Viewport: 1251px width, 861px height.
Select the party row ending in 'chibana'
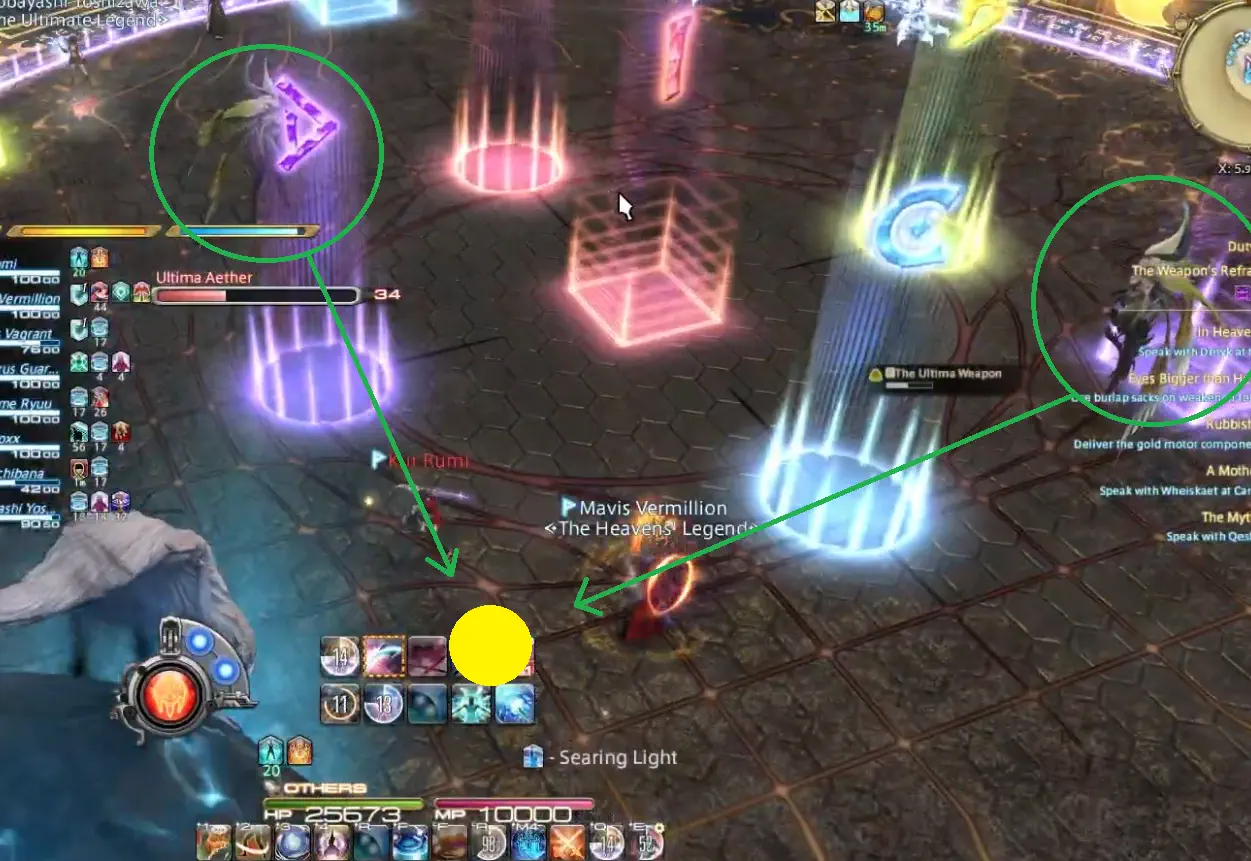(30, 471)
